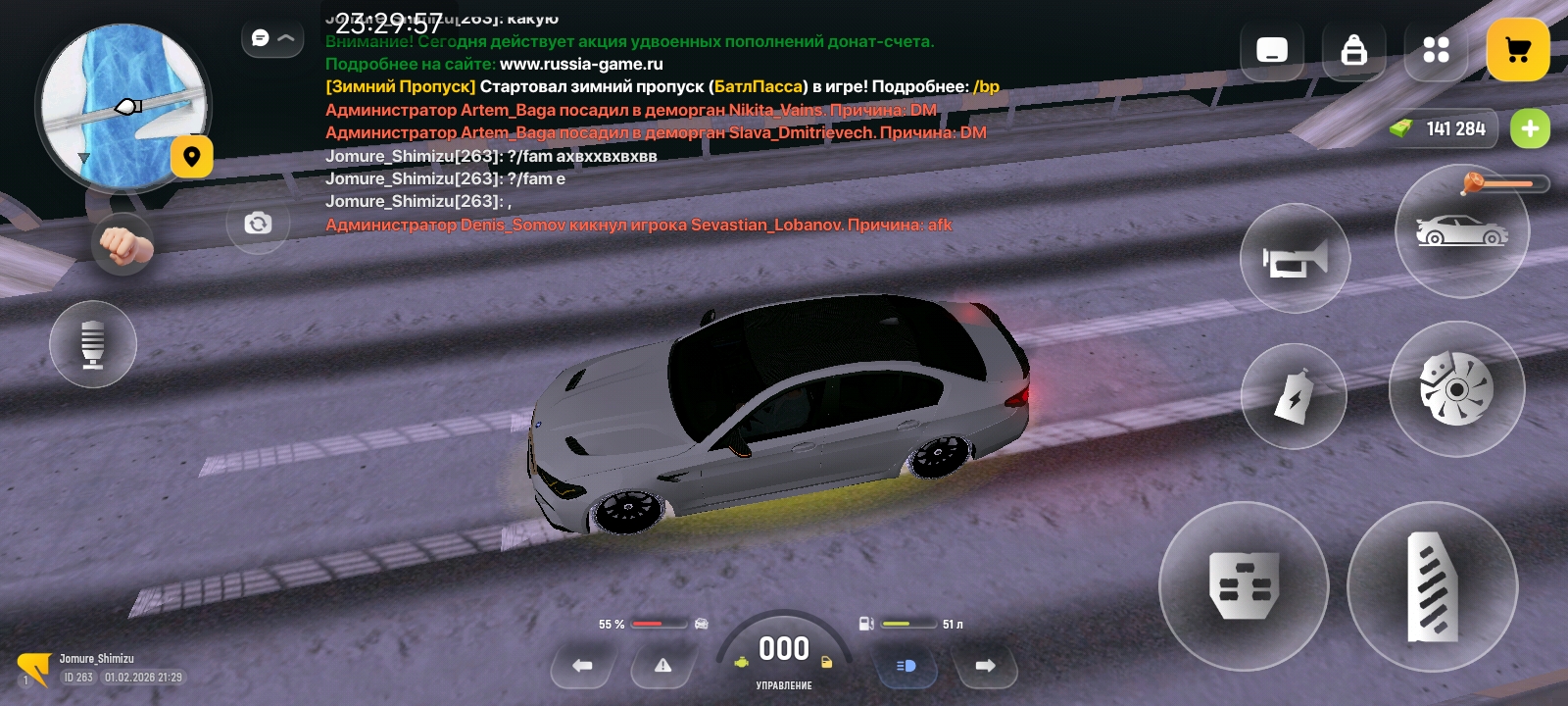Turn on the left turn signal
The width and height of the screenshot is (1568, 706).
pyautogui.click(x=582, y=666)
